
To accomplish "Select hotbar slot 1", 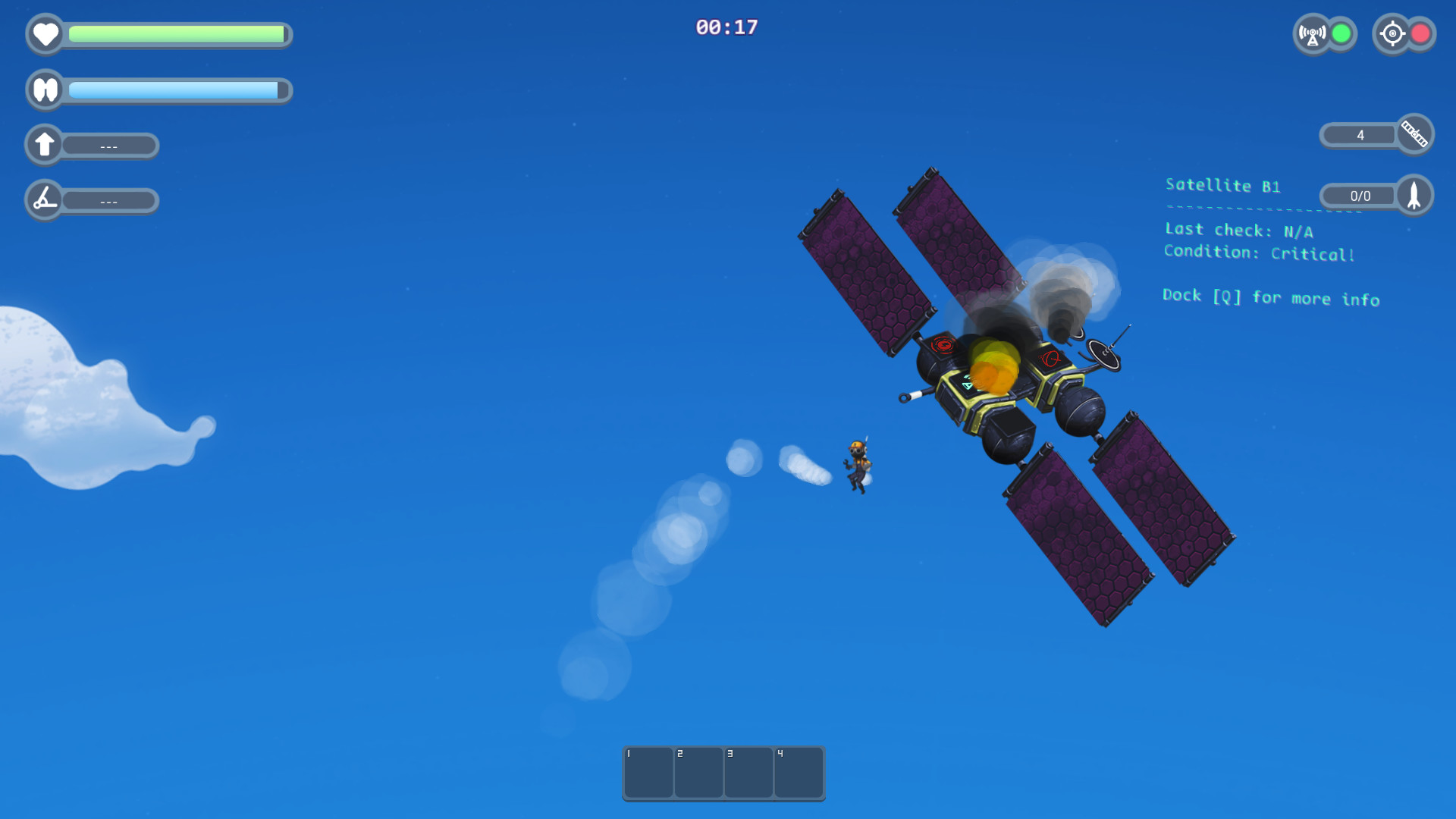I will 648,773.
